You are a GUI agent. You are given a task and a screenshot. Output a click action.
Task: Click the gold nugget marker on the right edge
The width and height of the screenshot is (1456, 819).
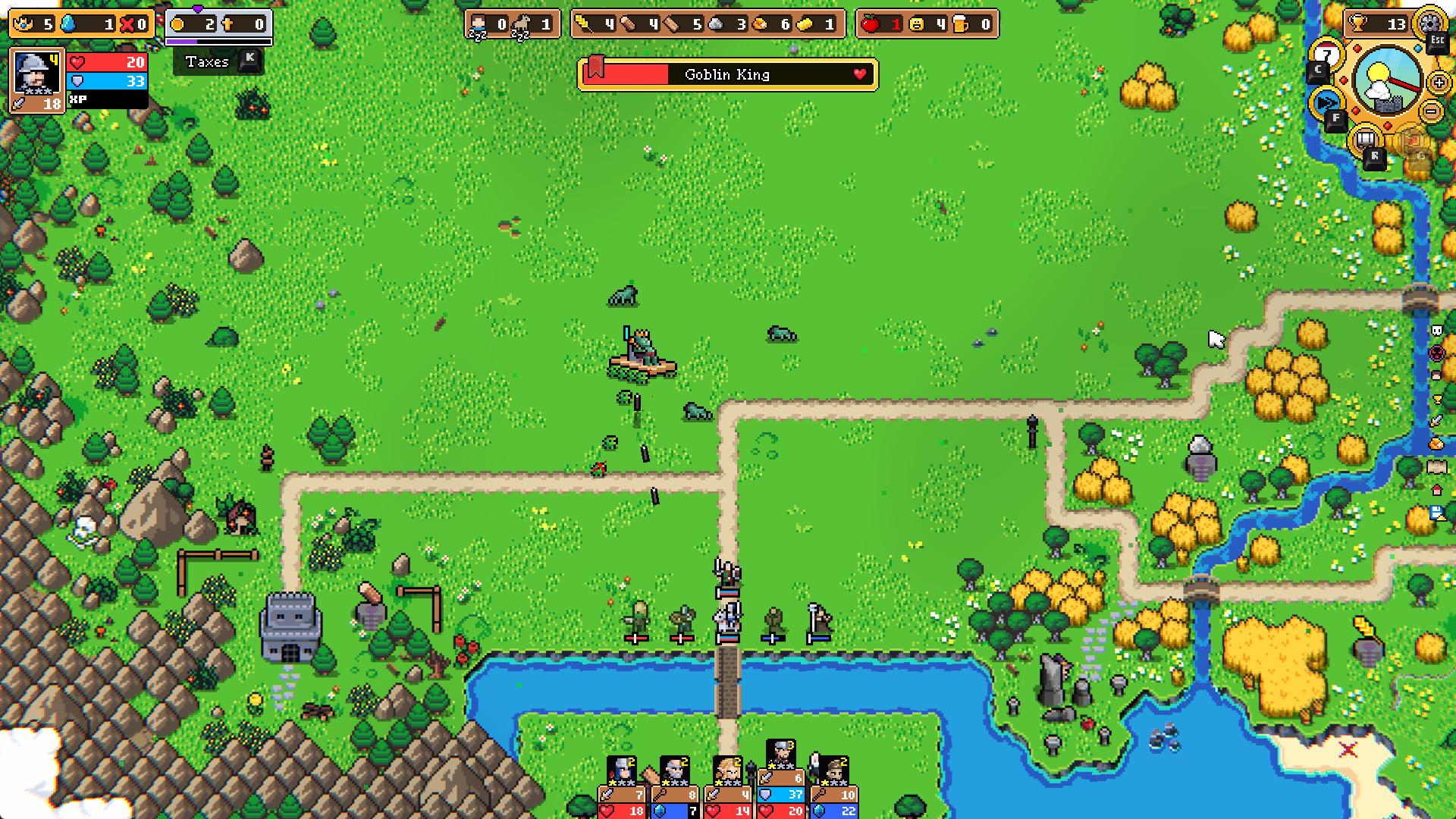pos(1436,442)
